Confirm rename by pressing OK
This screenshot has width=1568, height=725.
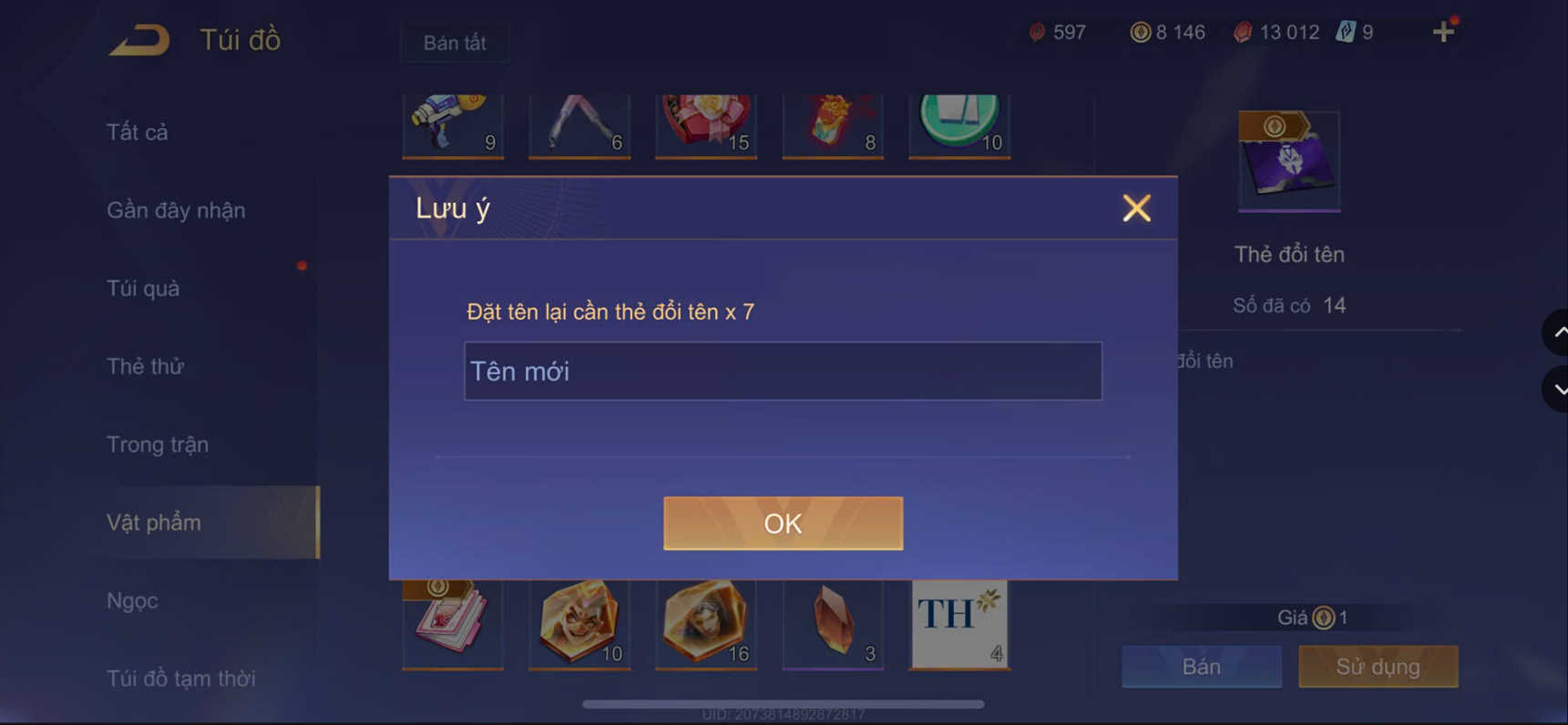(x=782, y=523)
